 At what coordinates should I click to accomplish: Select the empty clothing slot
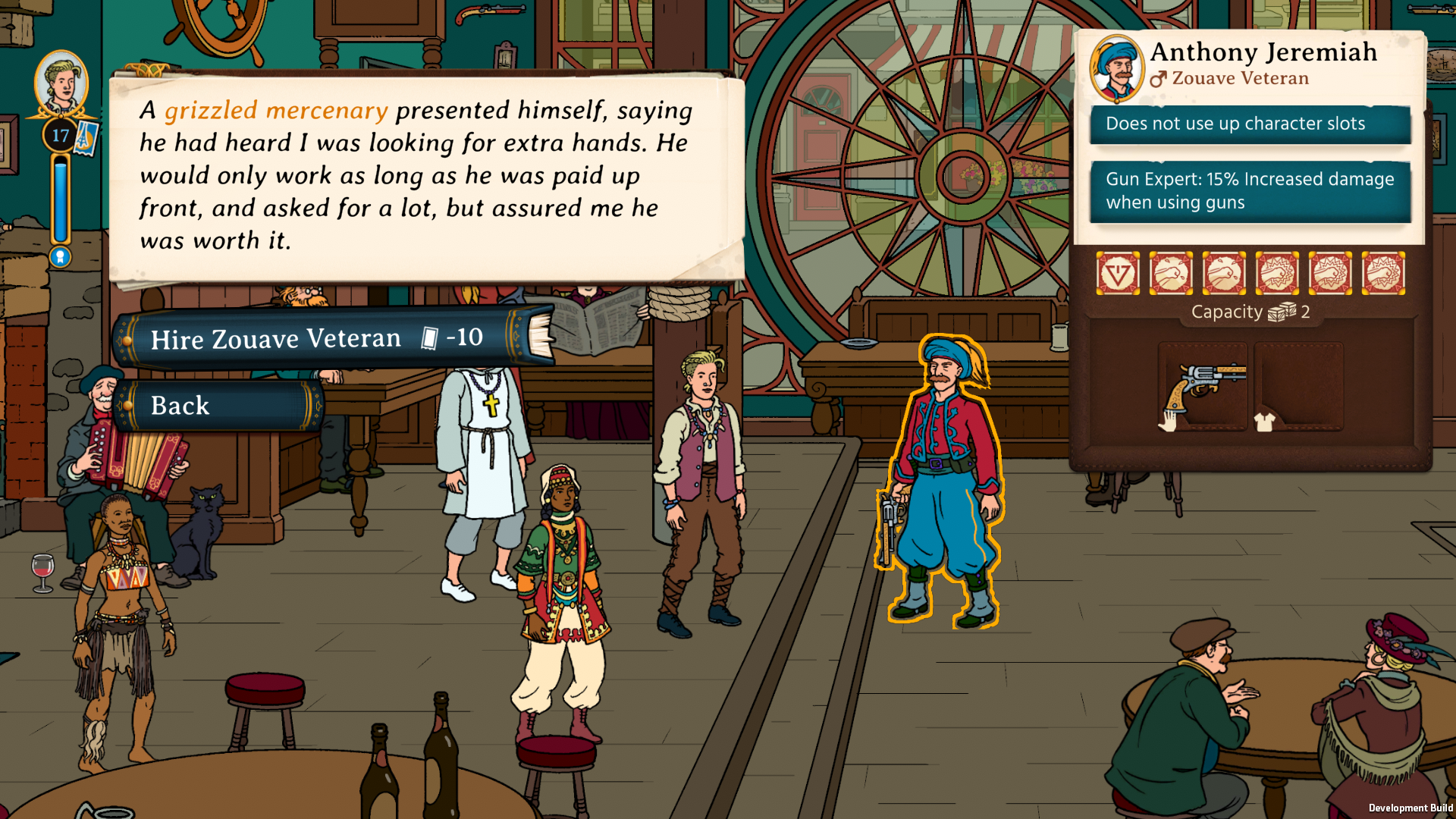tap(1298, 386)
